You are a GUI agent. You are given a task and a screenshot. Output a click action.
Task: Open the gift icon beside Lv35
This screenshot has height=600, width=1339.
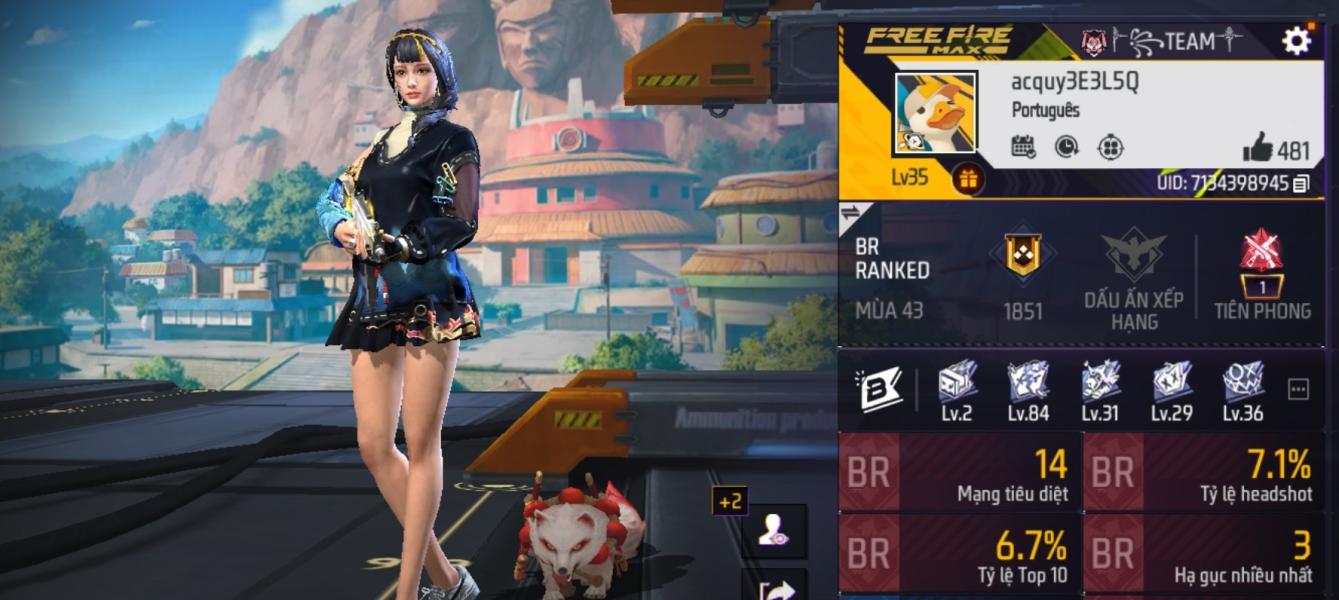tap(969, 179)
